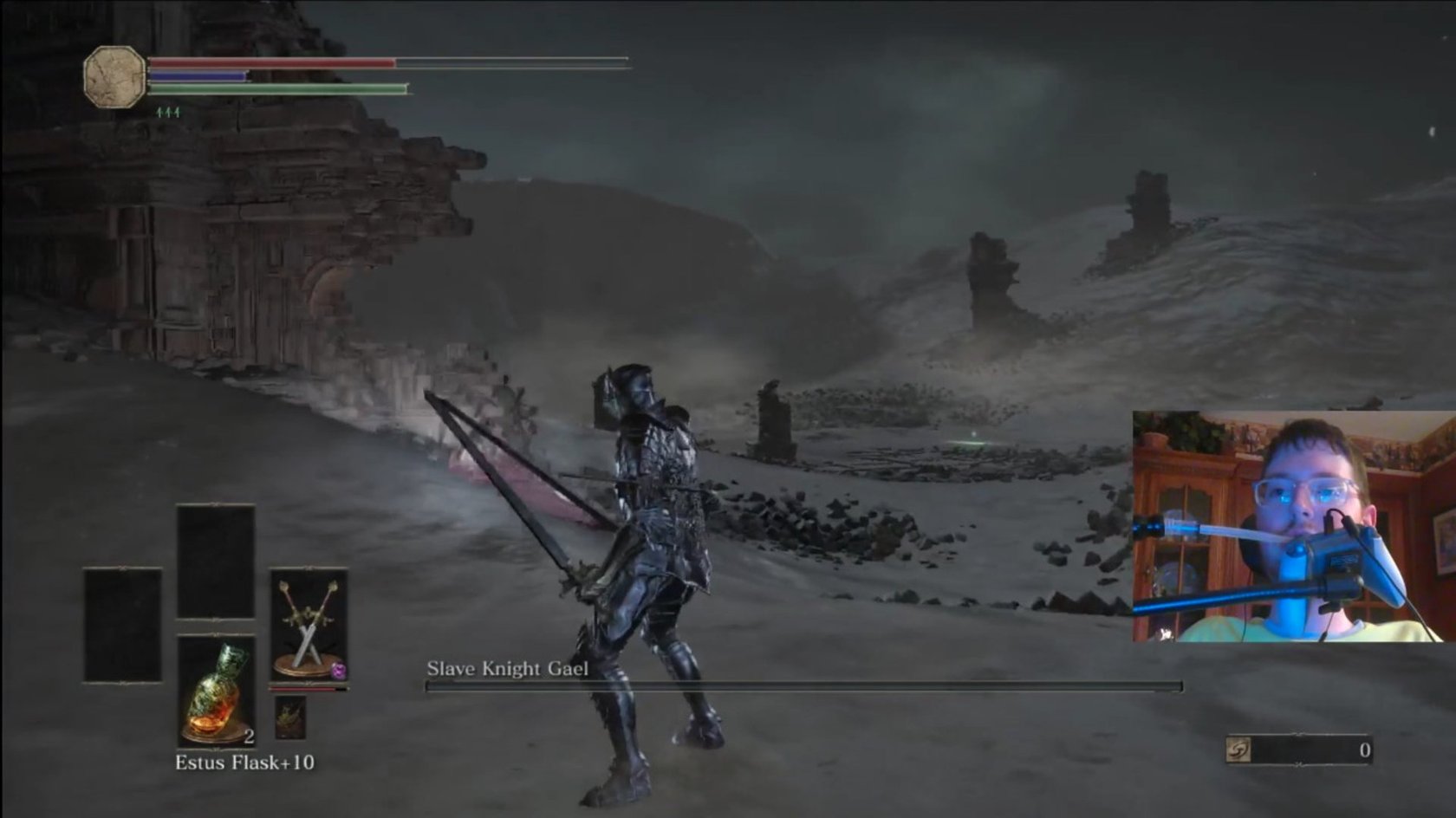Click the crossed greatswords right-hand weapon slot
This screenshot has height=818, width=1456.
point(309,625)
